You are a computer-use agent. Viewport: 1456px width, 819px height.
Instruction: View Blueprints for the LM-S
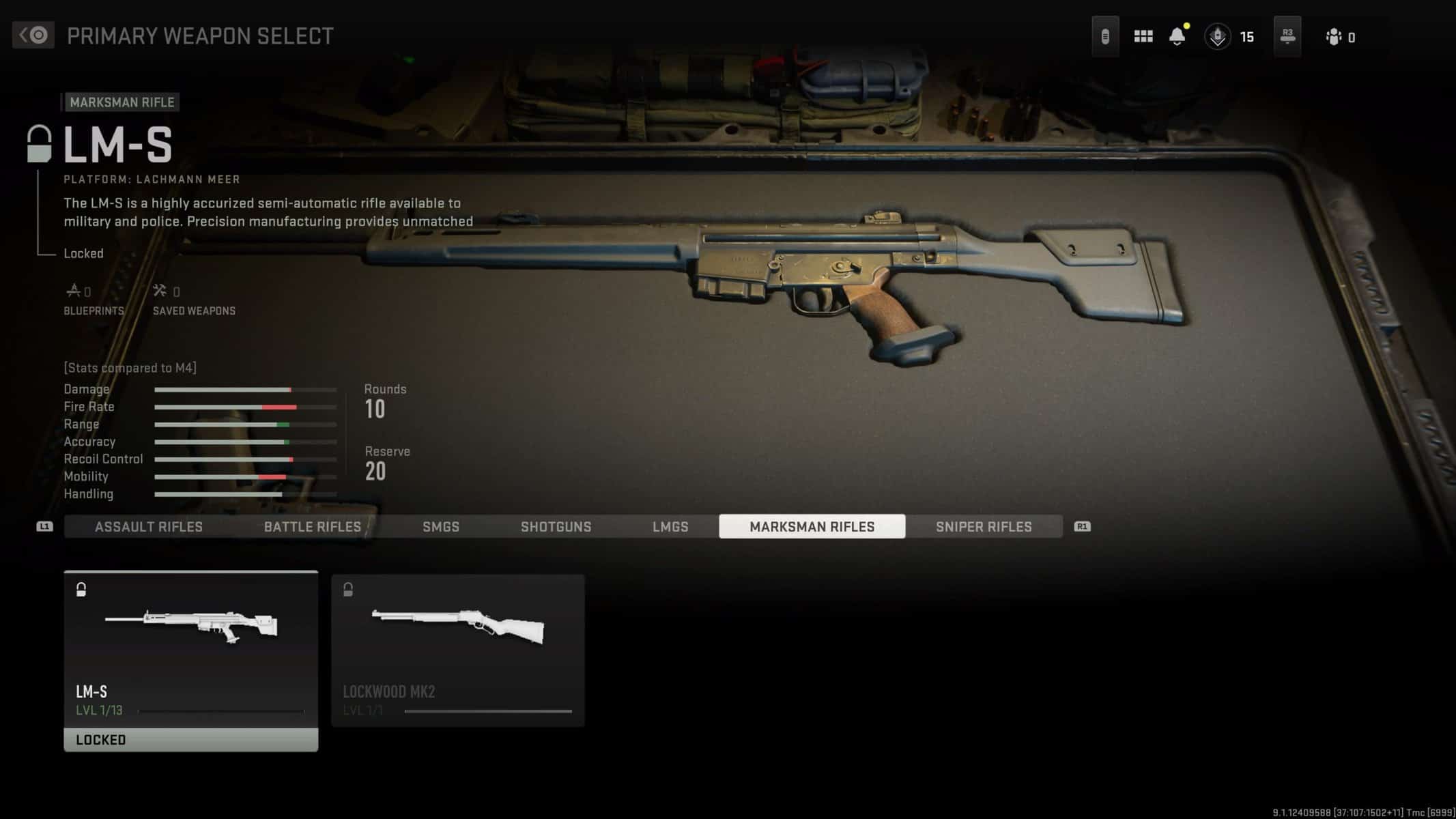93,300
